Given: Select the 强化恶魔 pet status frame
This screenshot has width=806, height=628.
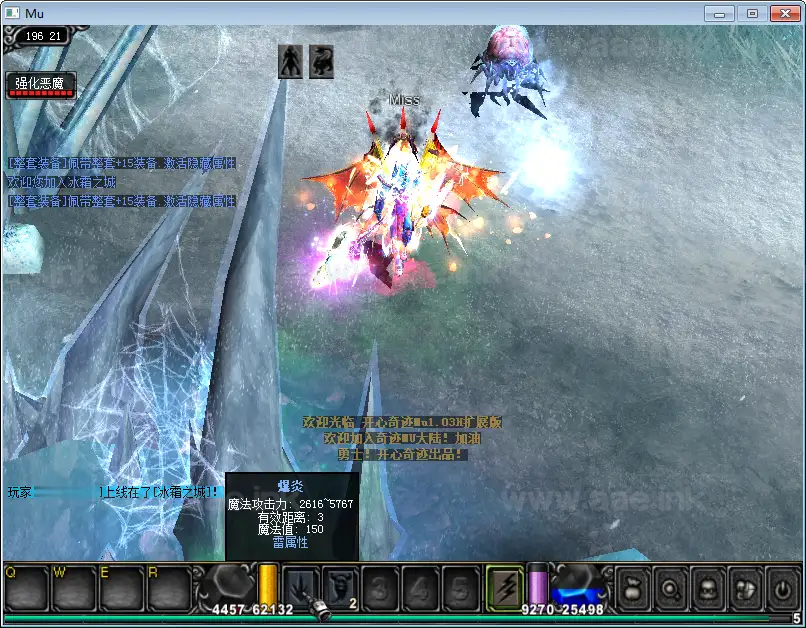Looking at the screenshot, I should pyautogui.click(x=39, y=85).
